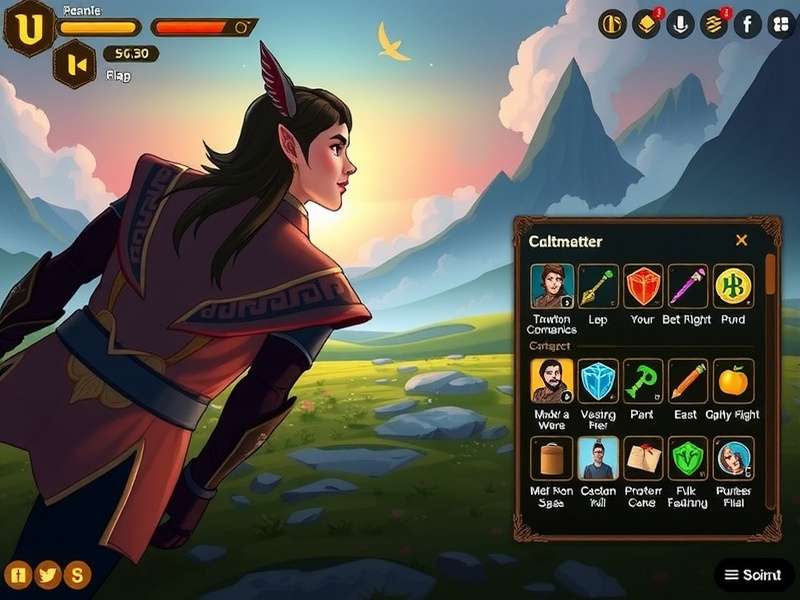Image resolution: width=800 pixels, height=600 pixels.
Task: Open the grid menu icon at top
Action: click(781, 24)
